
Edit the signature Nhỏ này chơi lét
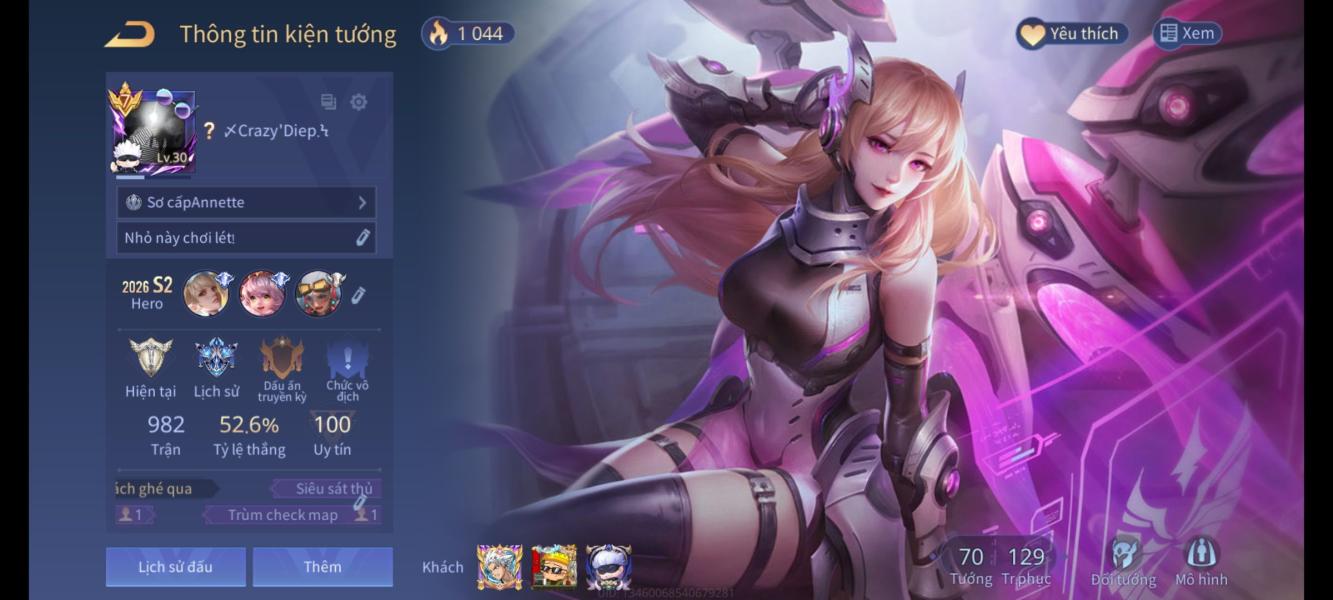pyautogui.click(x=363, y=238)
